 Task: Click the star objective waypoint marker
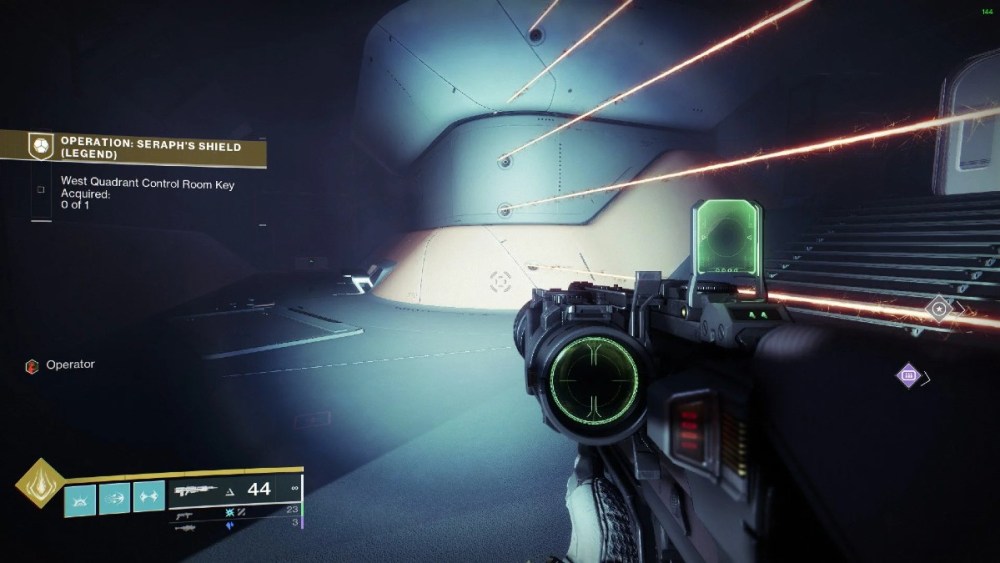[x=938, y=309]
